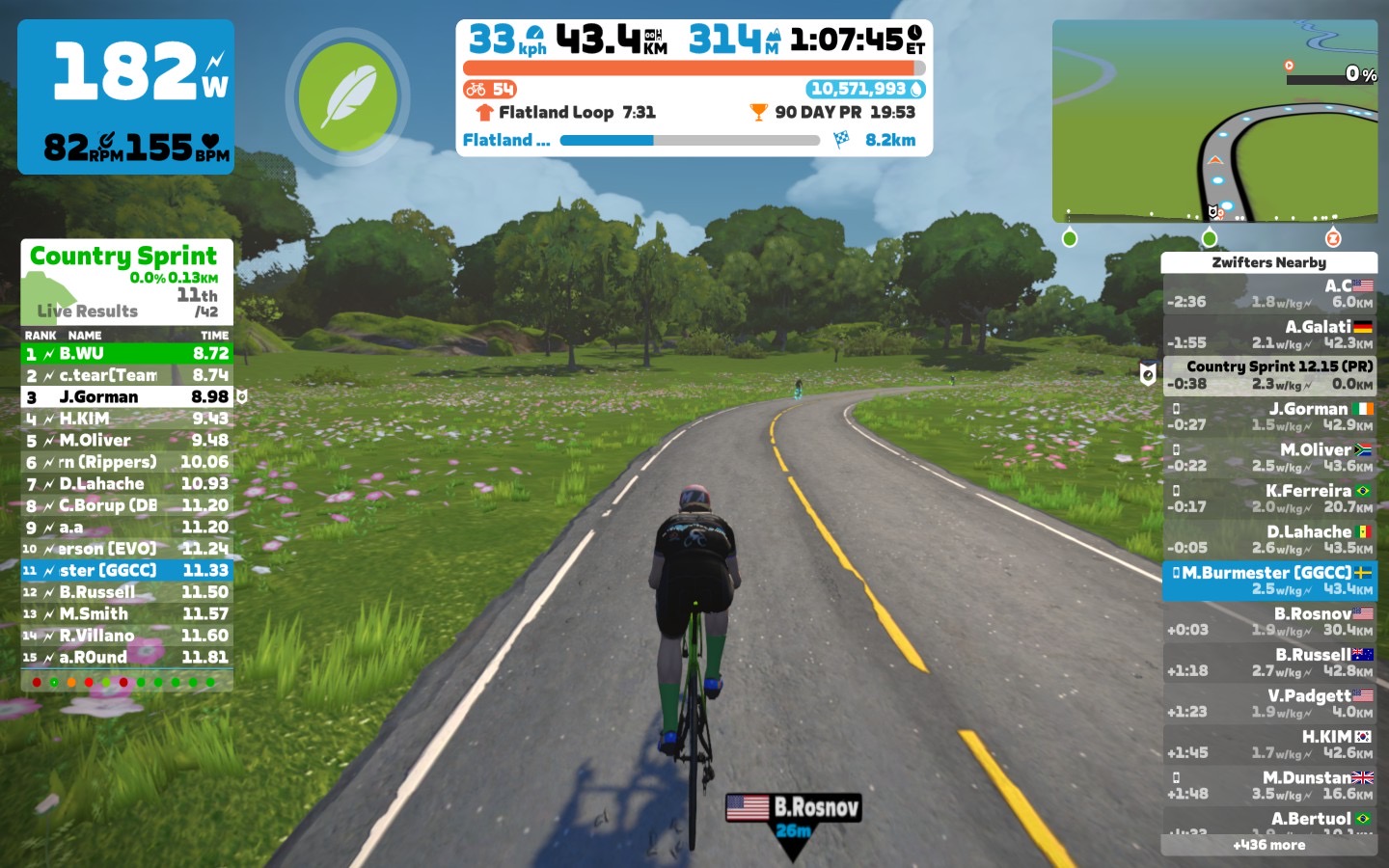Open the minimap view
The height and width of the screenshot is (868, 1389).
[x=1214, y=122]
